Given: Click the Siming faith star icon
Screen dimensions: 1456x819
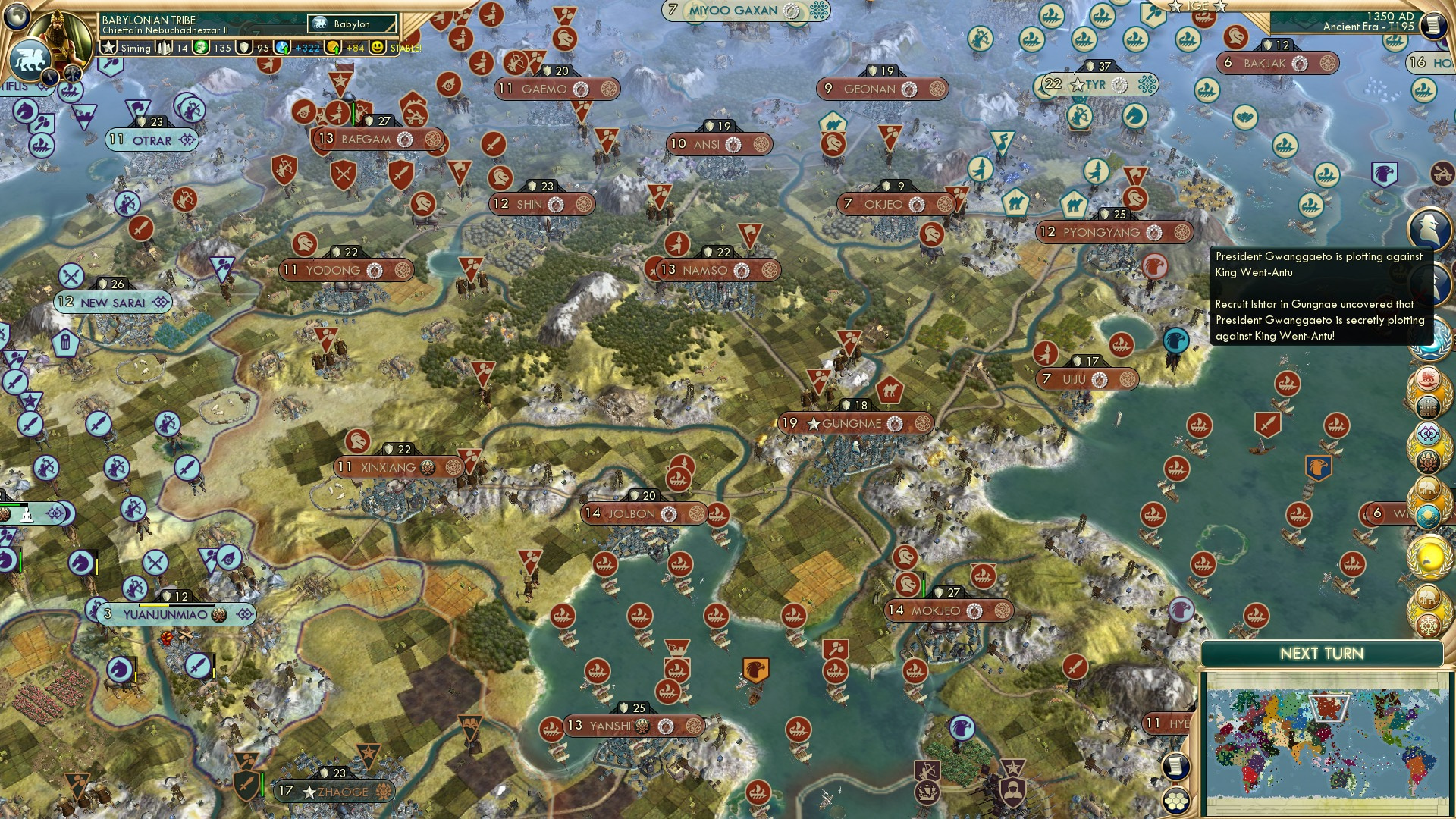Looking at the screenshot, I should coord(108,47).
